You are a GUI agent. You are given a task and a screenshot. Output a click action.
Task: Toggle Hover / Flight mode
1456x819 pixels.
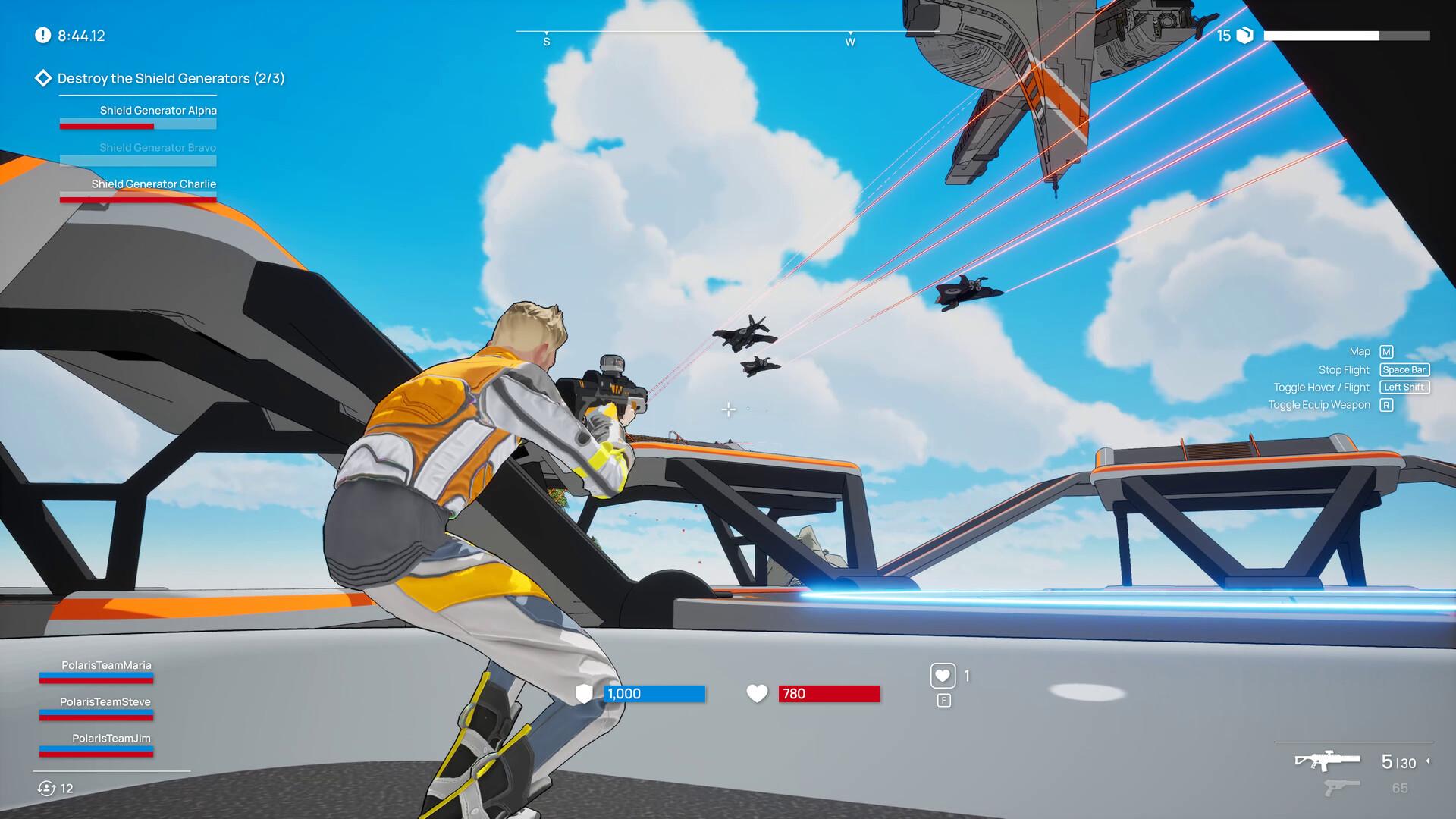coord(1404,387)
